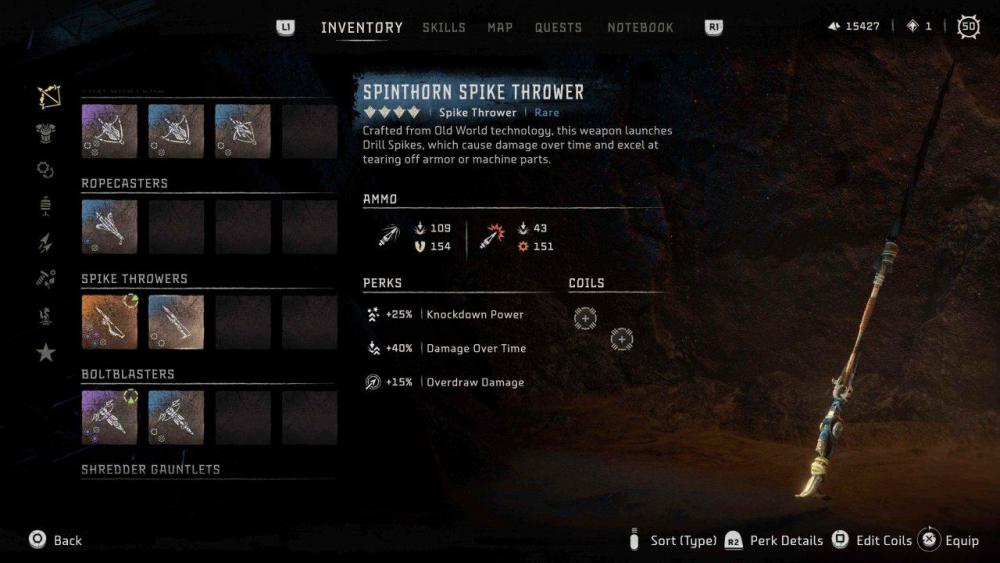Open the lower empty coil slot
This screenshot has height=563, width=1000.
621,340
